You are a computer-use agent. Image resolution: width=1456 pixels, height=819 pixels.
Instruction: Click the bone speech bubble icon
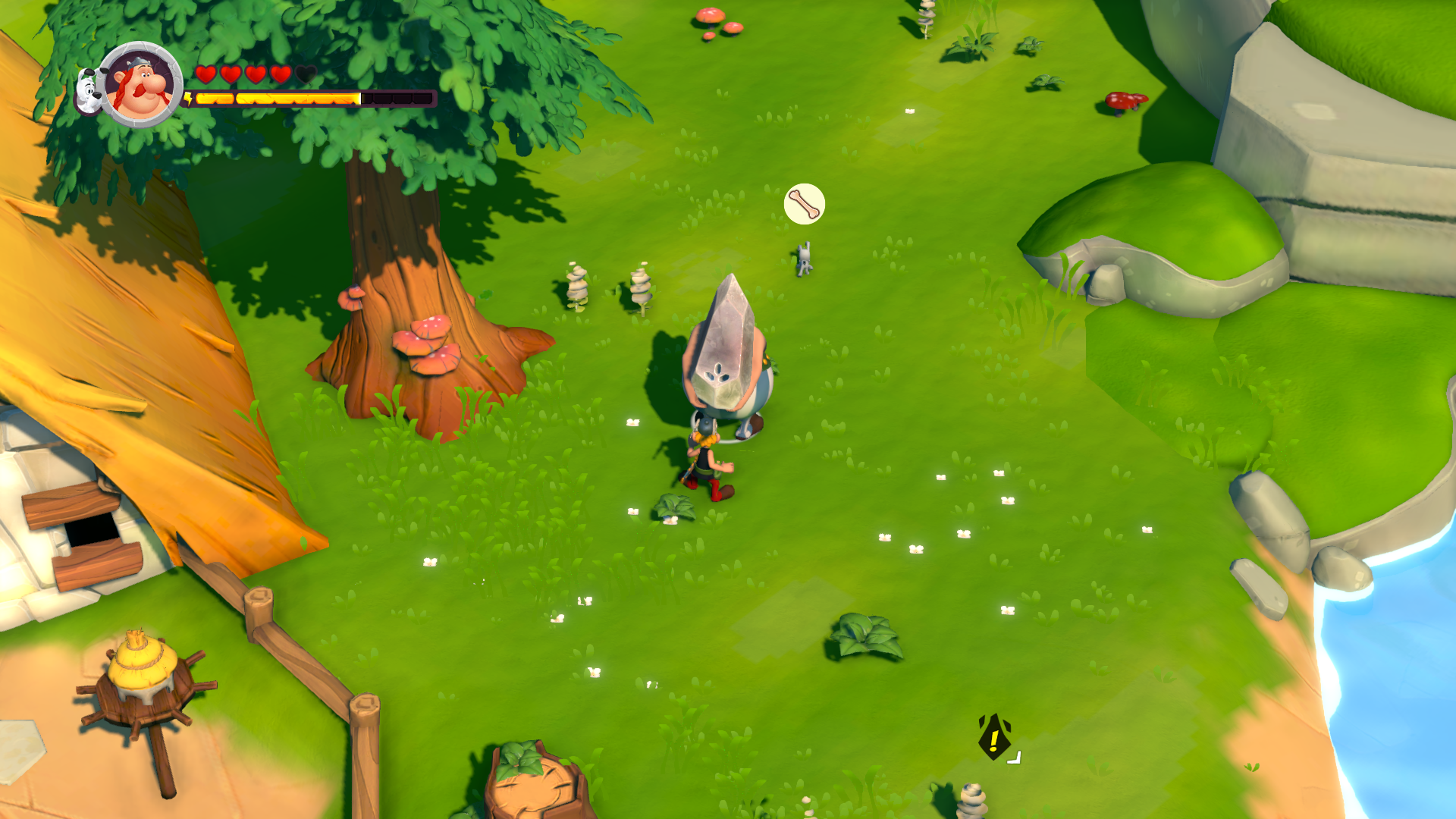click(x=804, y=204)
